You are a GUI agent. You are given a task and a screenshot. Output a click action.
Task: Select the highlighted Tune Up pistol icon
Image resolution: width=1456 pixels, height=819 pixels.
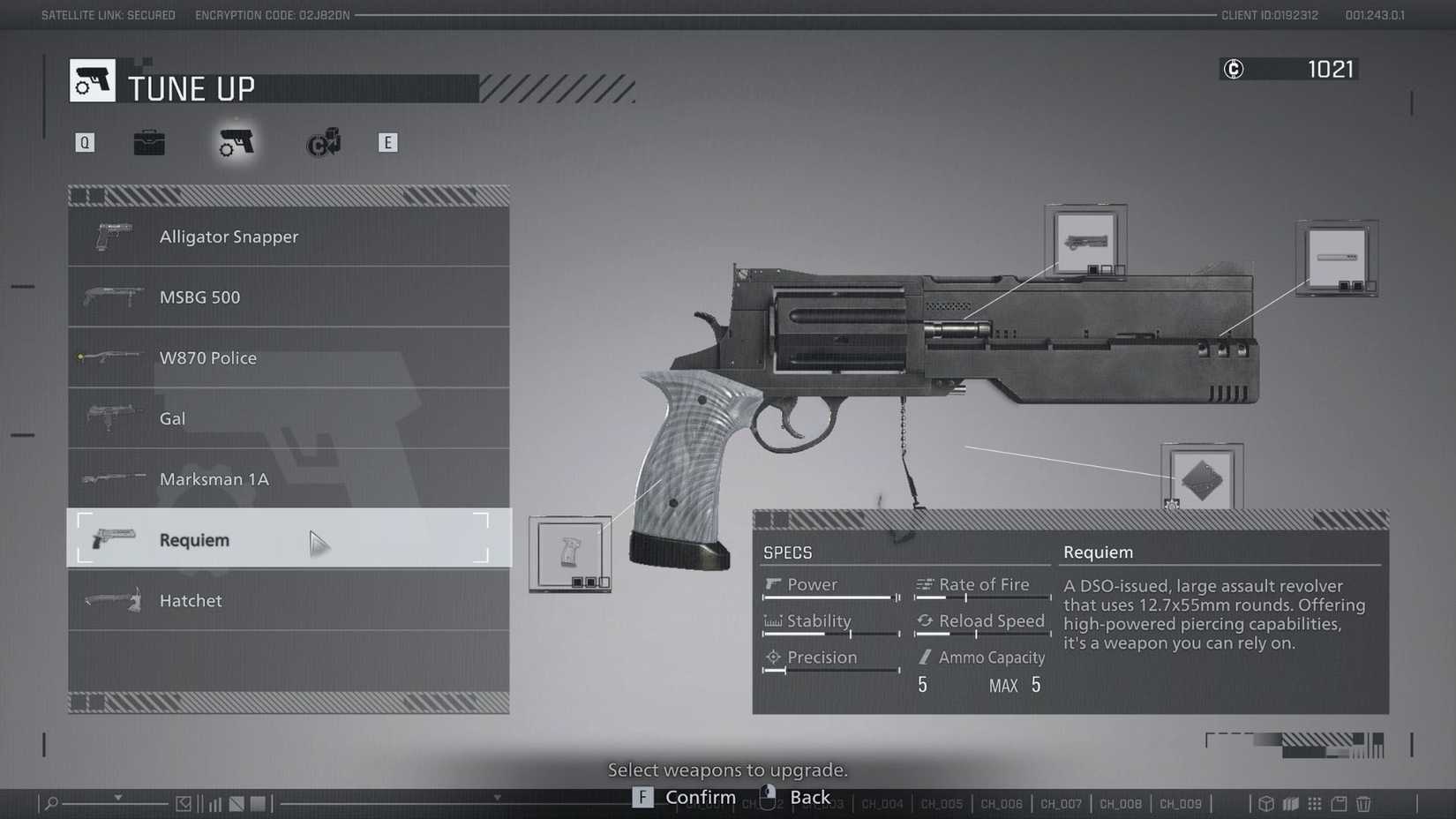[x=236, y=142]
